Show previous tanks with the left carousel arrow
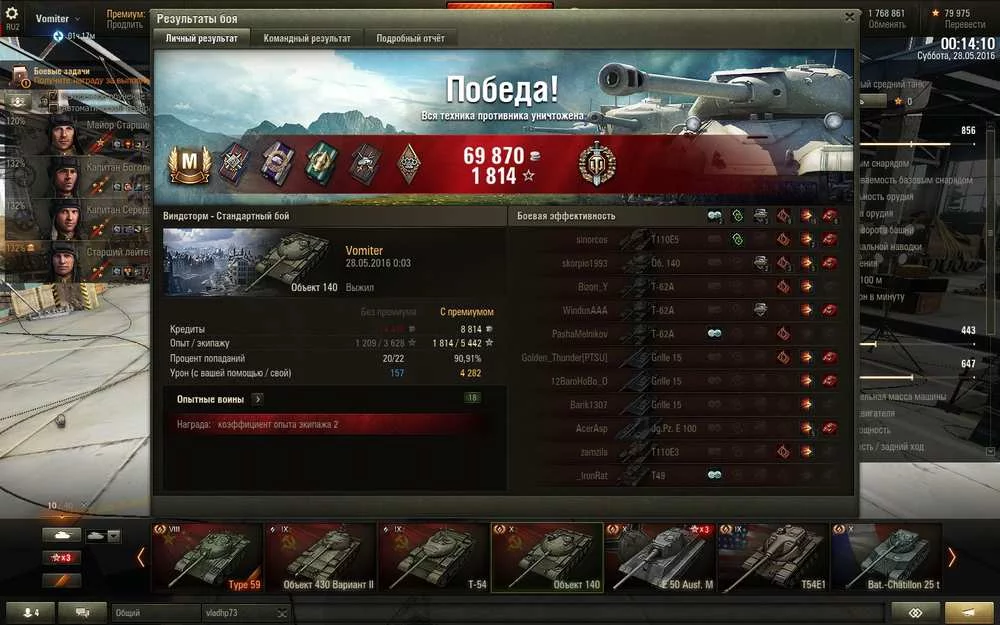This screenshot has height=625, width=1000. (x=141, y=557)
